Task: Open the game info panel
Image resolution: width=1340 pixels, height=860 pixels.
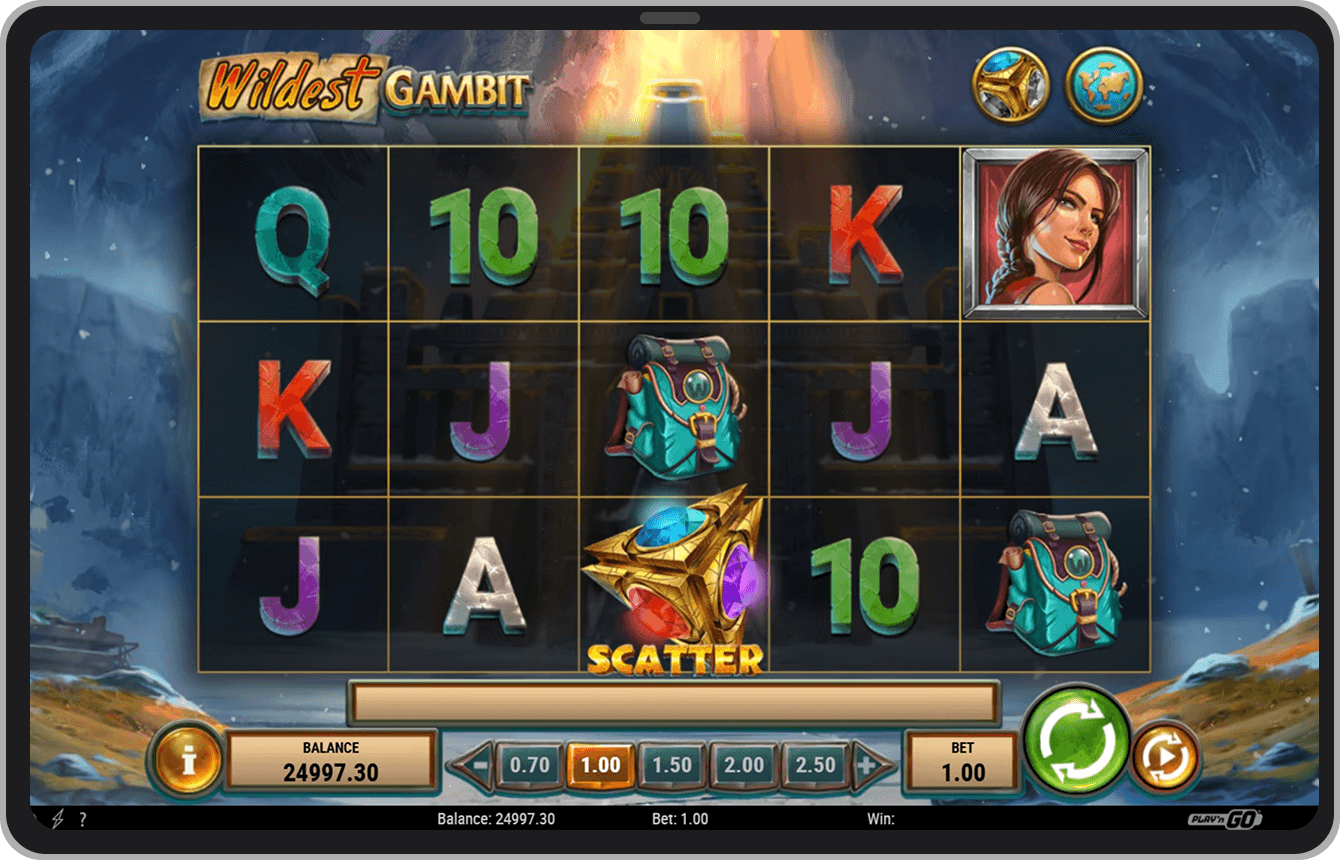Action: [186, 763]
